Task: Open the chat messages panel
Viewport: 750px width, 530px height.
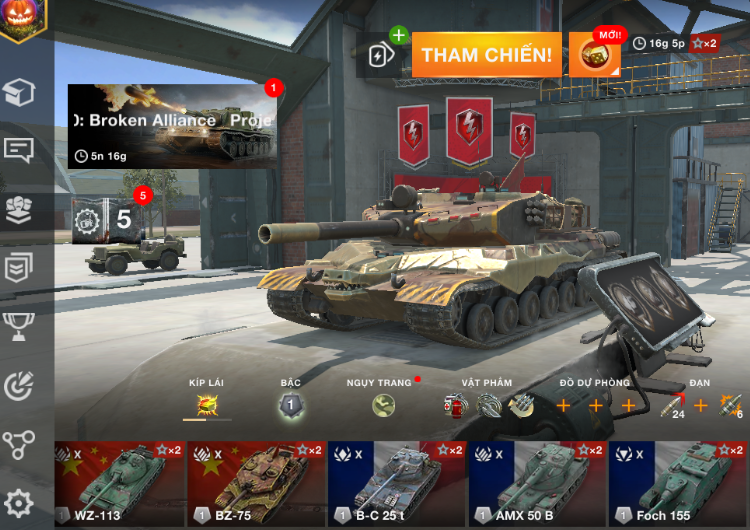Action: (19, 151)
